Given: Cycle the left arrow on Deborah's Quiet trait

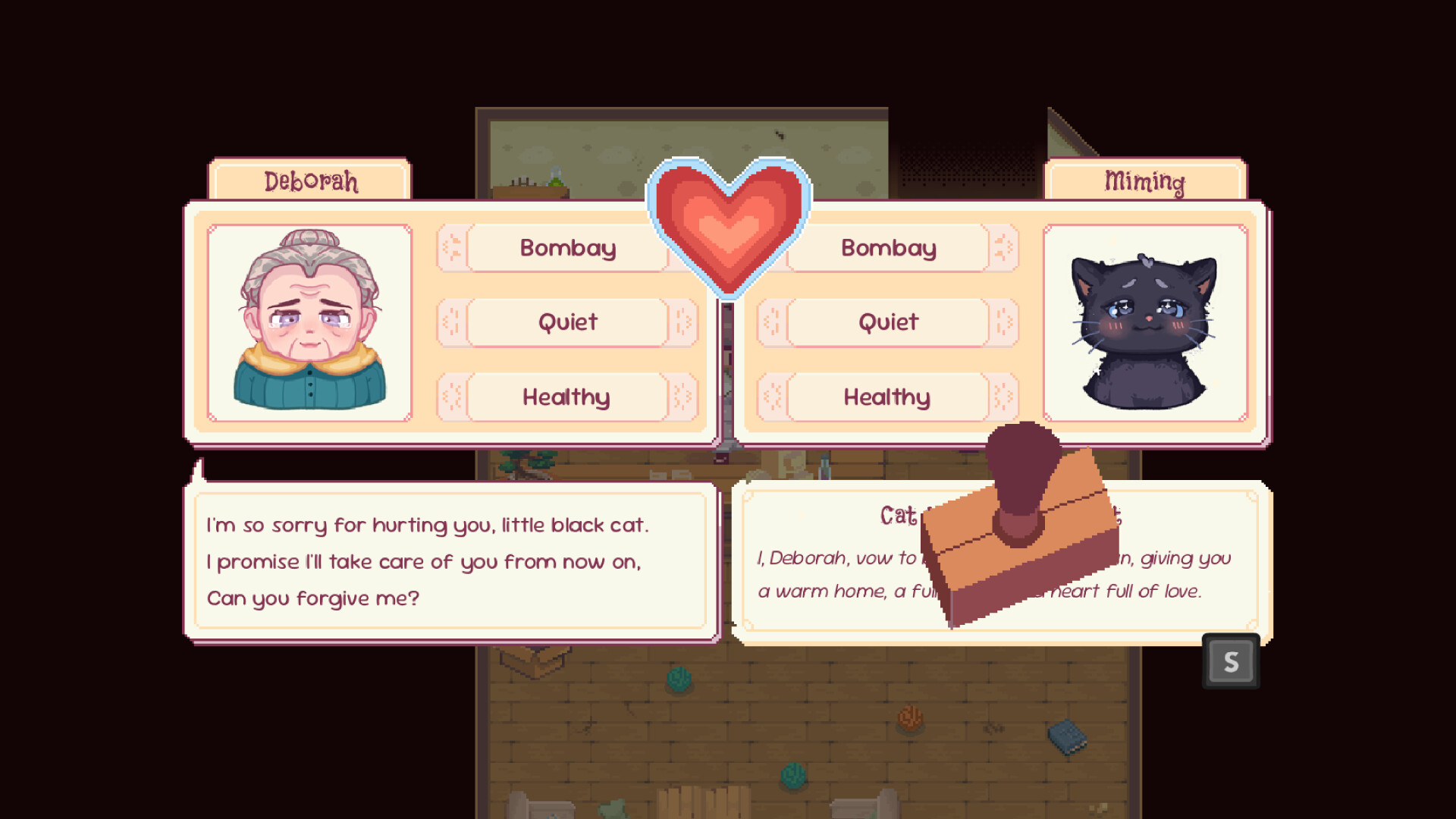Looking at the screenshot, I should 452,322.
